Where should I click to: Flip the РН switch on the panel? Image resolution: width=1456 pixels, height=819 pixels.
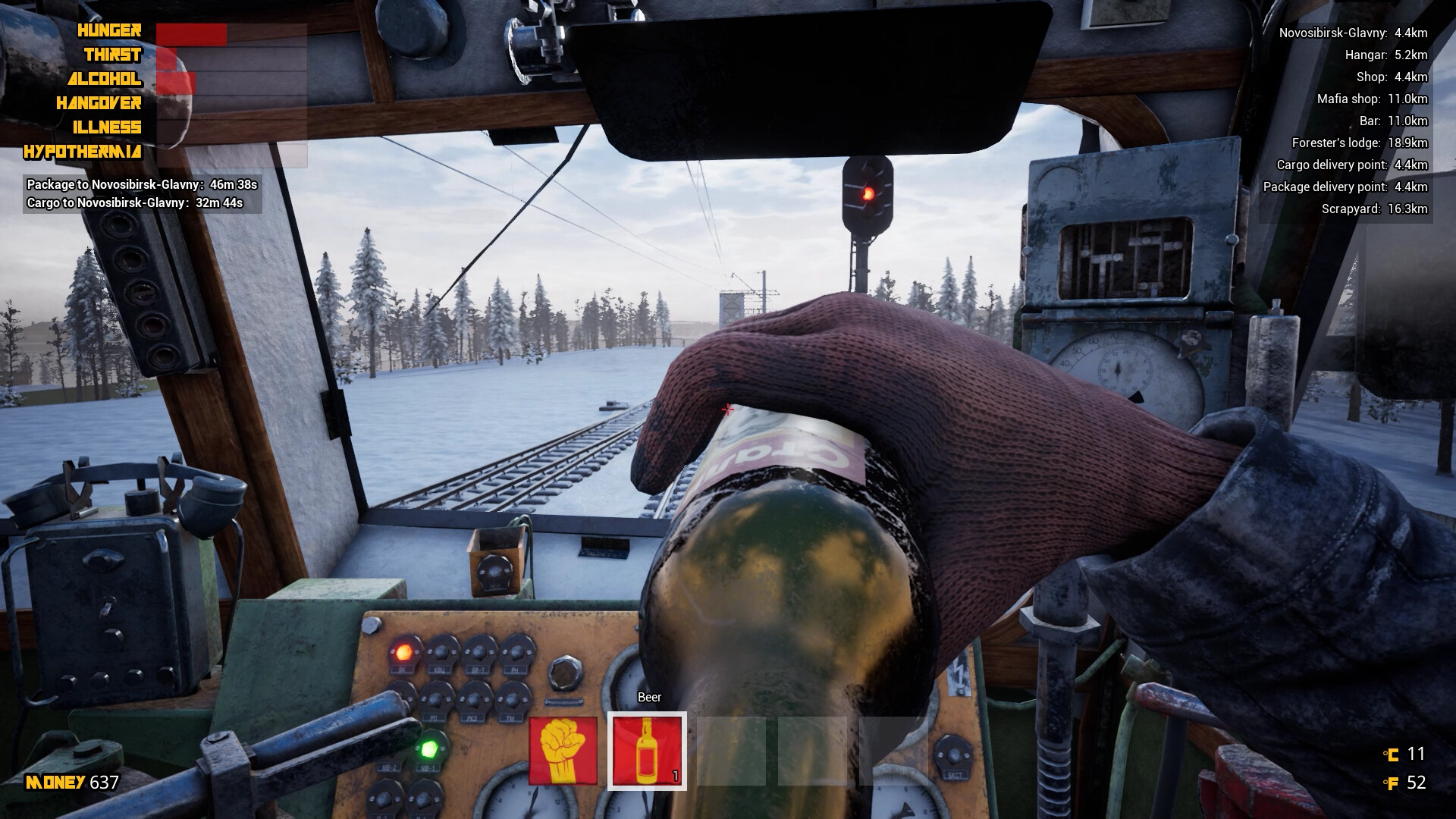click(516, 652)
